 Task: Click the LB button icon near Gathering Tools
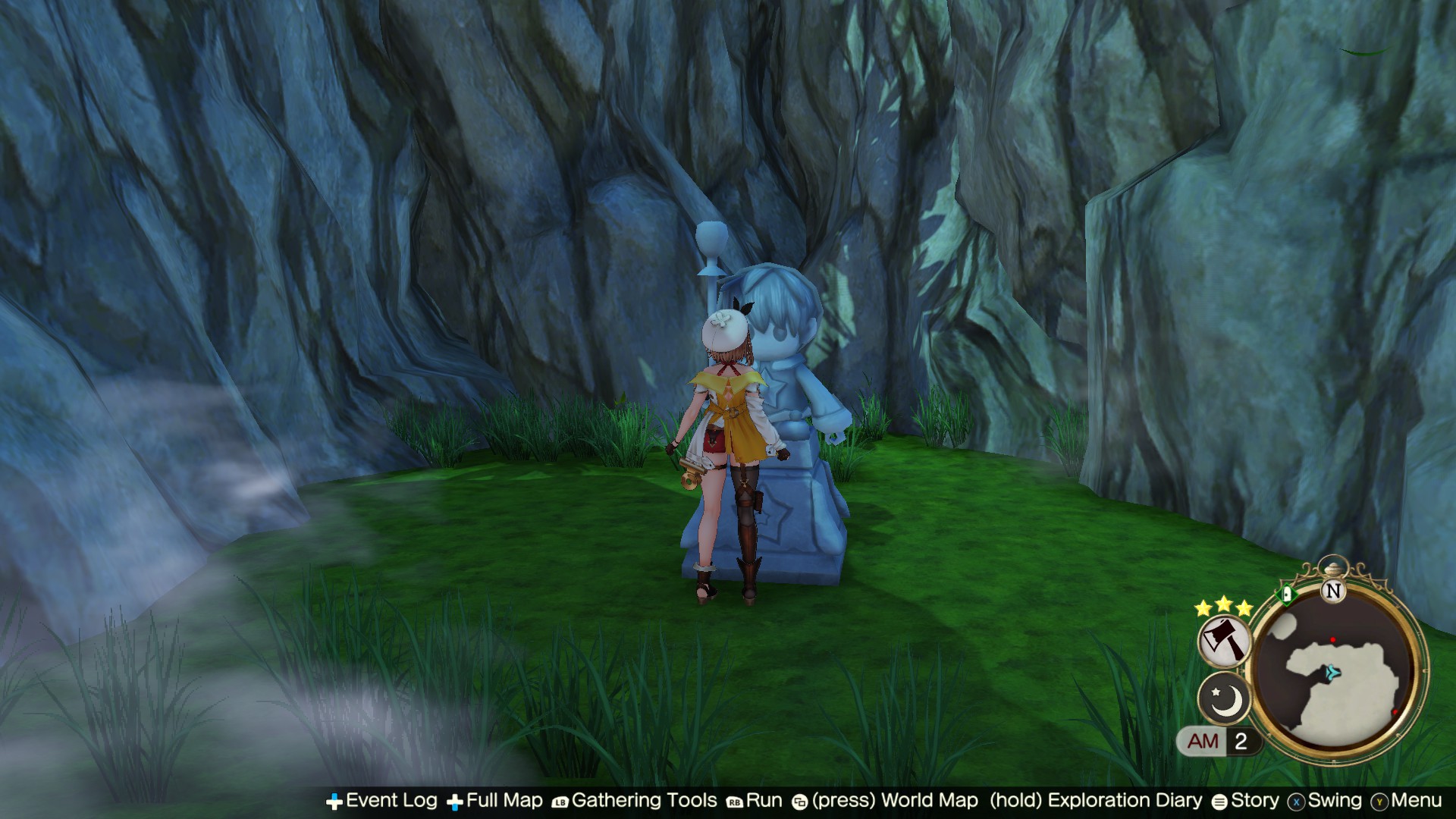[559, 801]
